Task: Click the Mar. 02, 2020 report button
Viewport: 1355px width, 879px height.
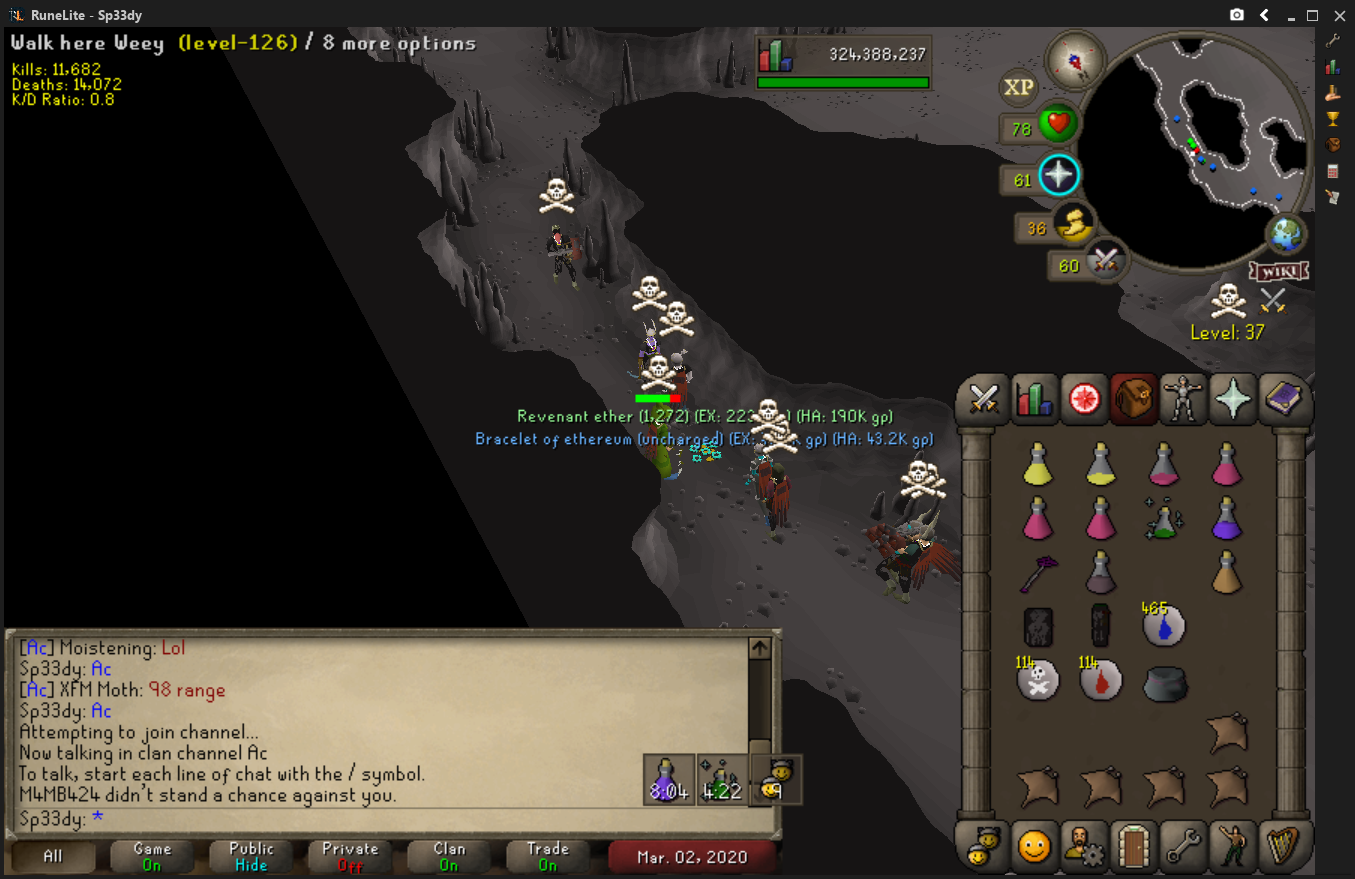Action: 691,857
